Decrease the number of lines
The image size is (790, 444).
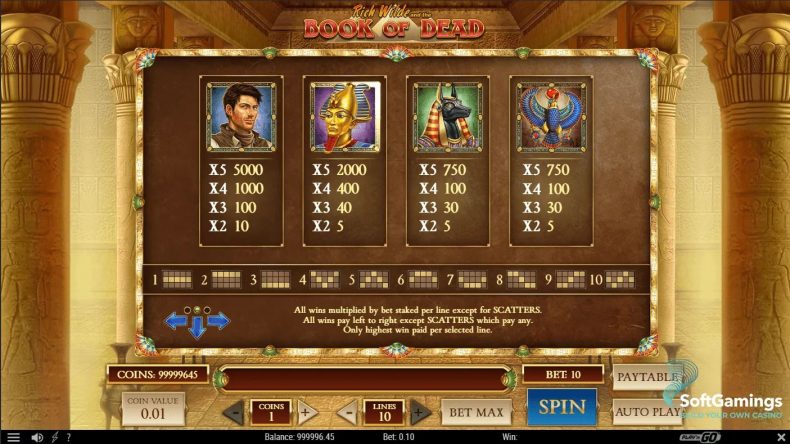tap(345, 411)
